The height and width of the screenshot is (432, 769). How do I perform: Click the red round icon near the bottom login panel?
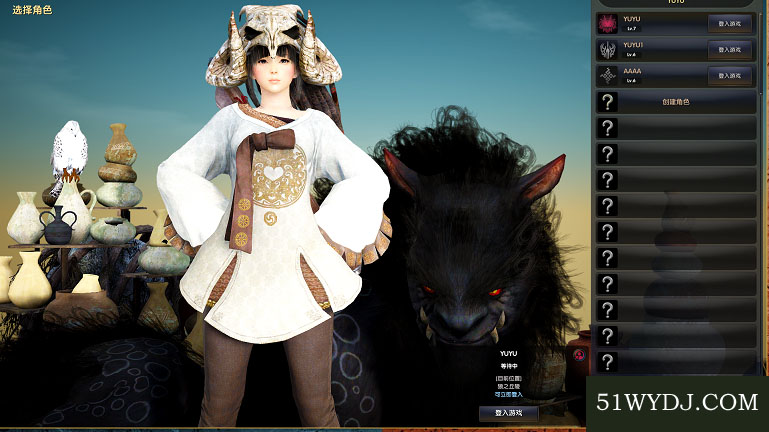(577, 356)
